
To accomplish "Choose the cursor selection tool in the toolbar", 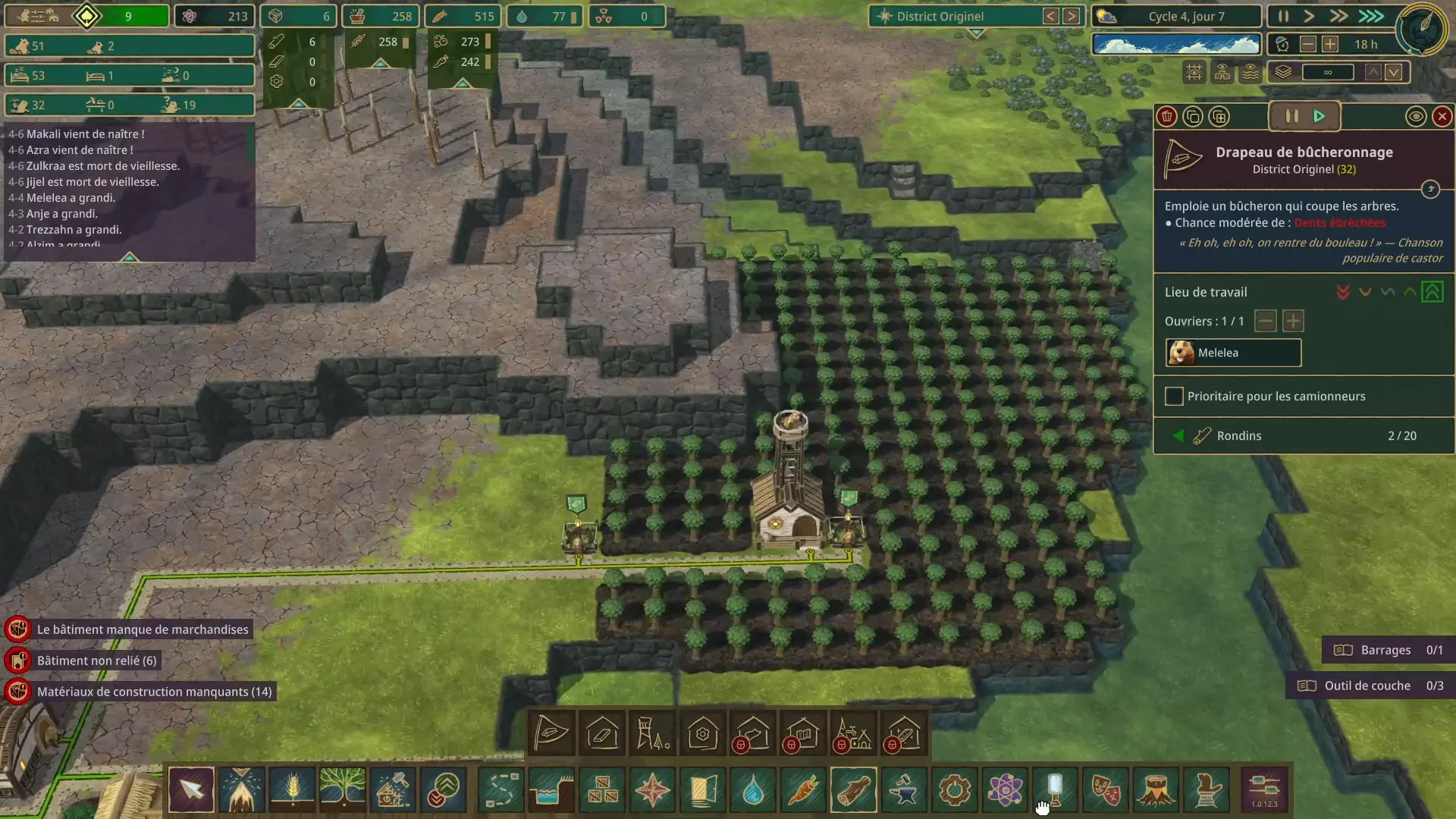I will point(191,790).
